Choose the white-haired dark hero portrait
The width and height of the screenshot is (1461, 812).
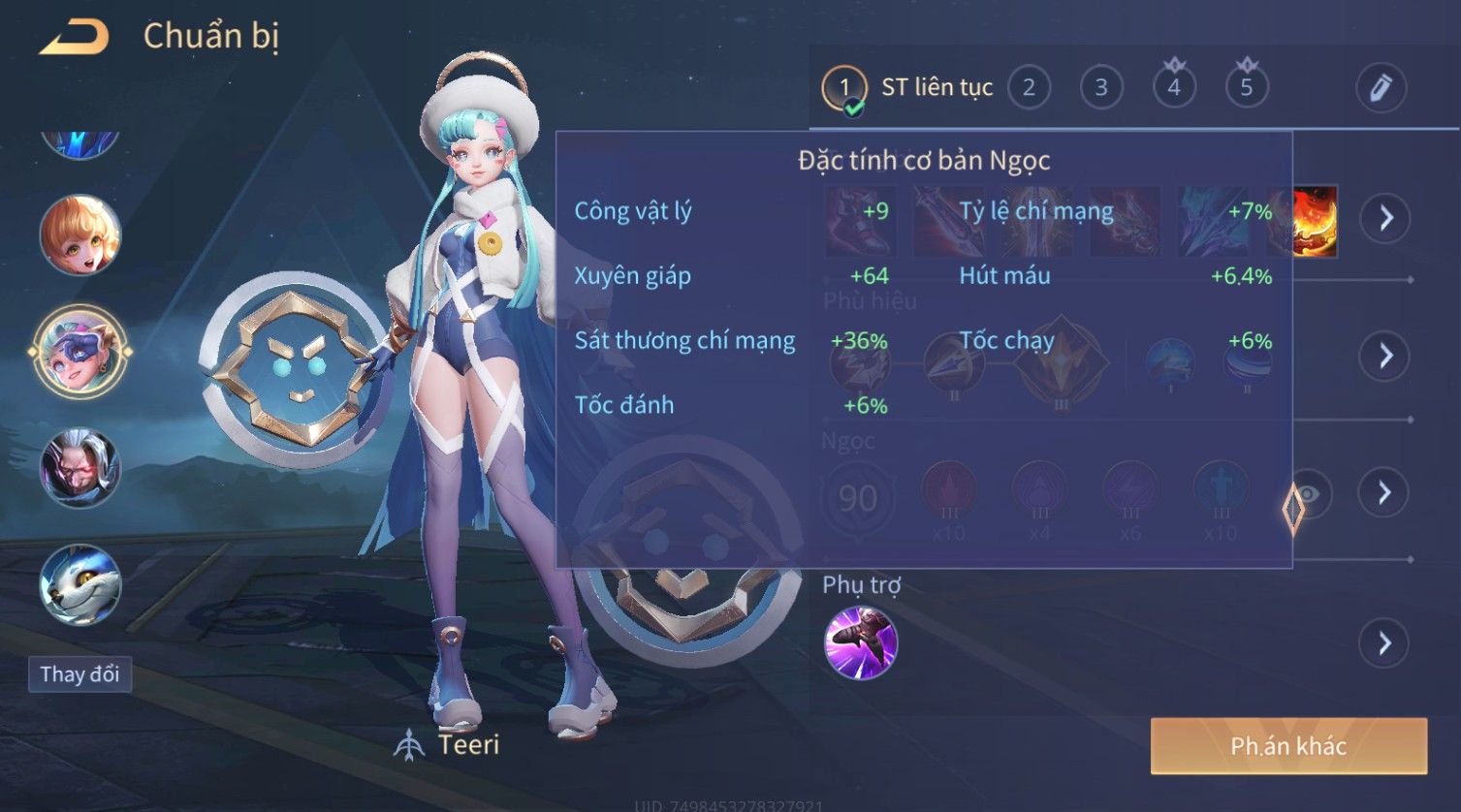[x=79, y=469]
